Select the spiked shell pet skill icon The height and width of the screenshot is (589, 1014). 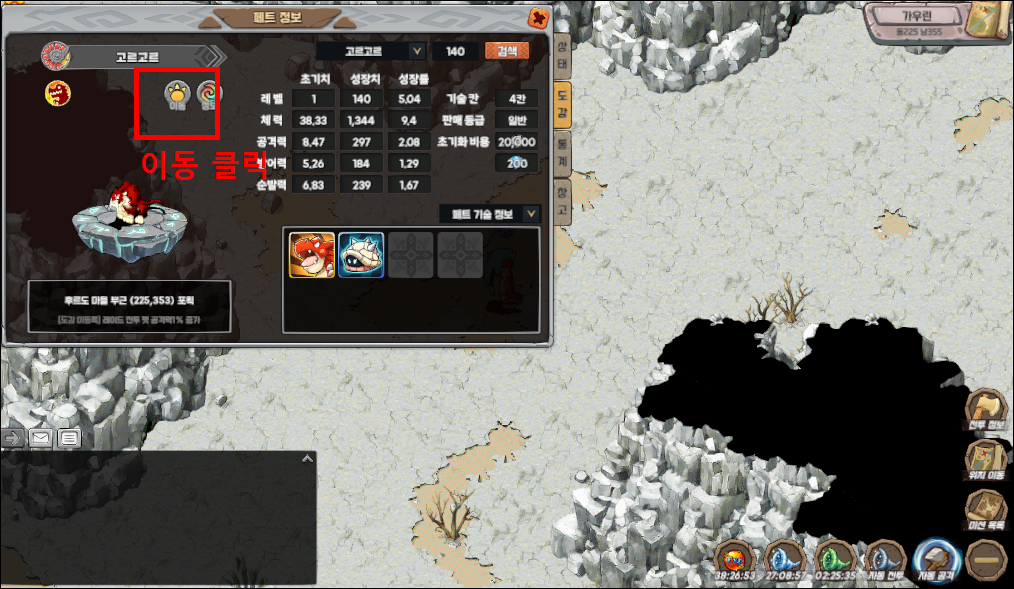click(361, 254)
